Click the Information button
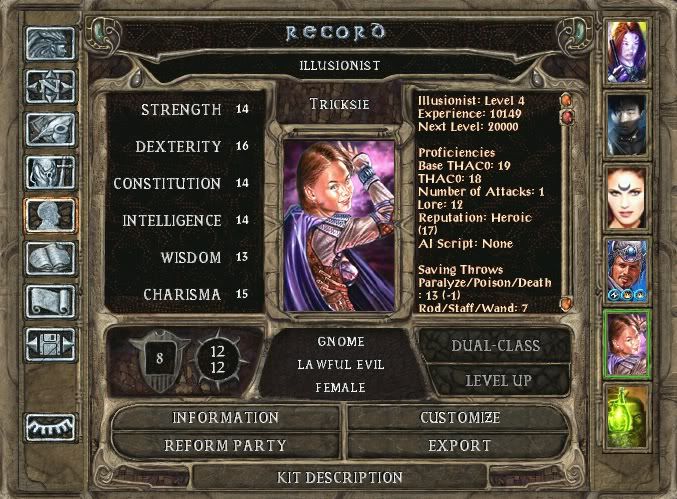Viewport: 677px width, 499px height. (225, 417)
